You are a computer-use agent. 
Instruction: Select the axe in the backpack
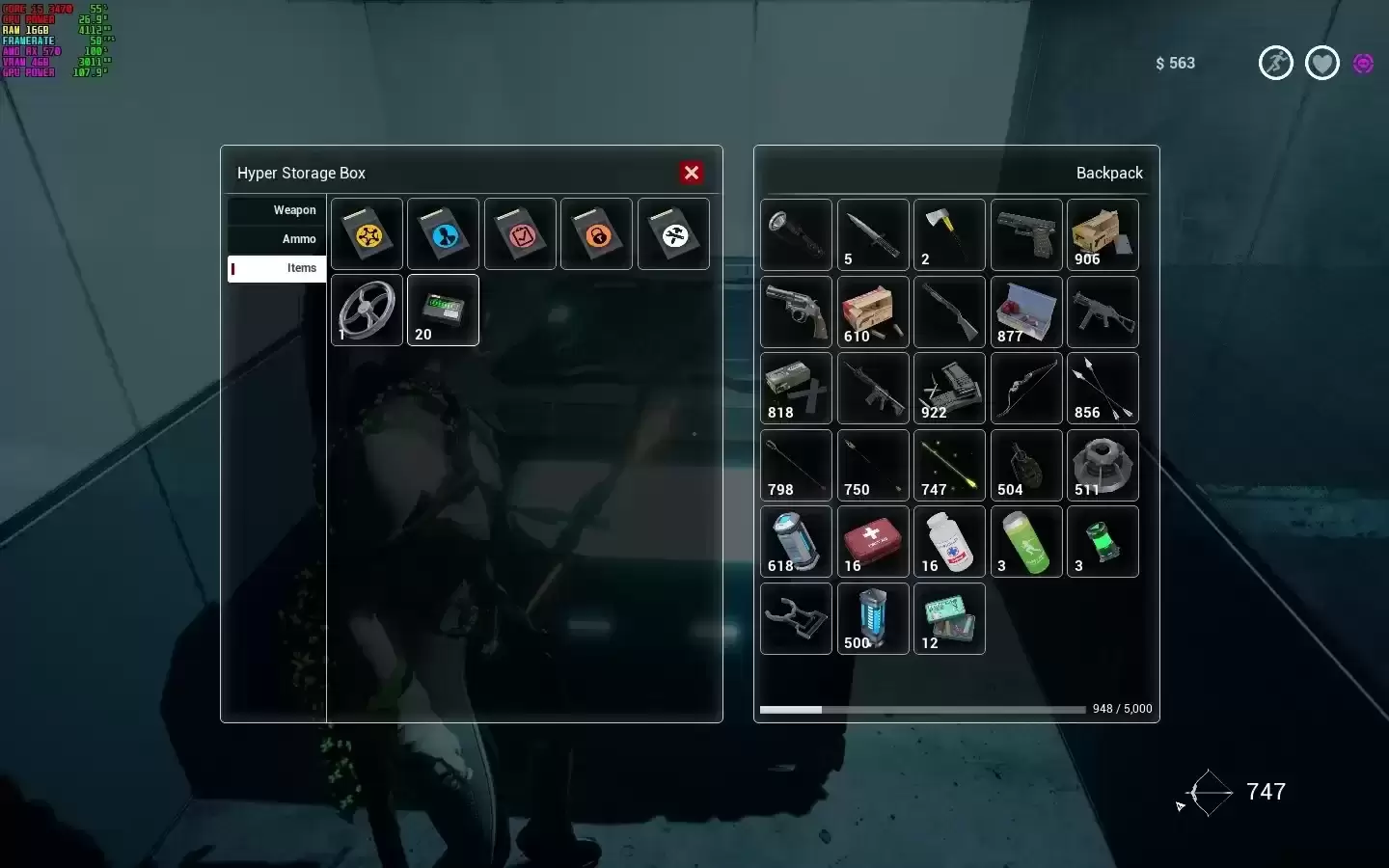[949, 235]
